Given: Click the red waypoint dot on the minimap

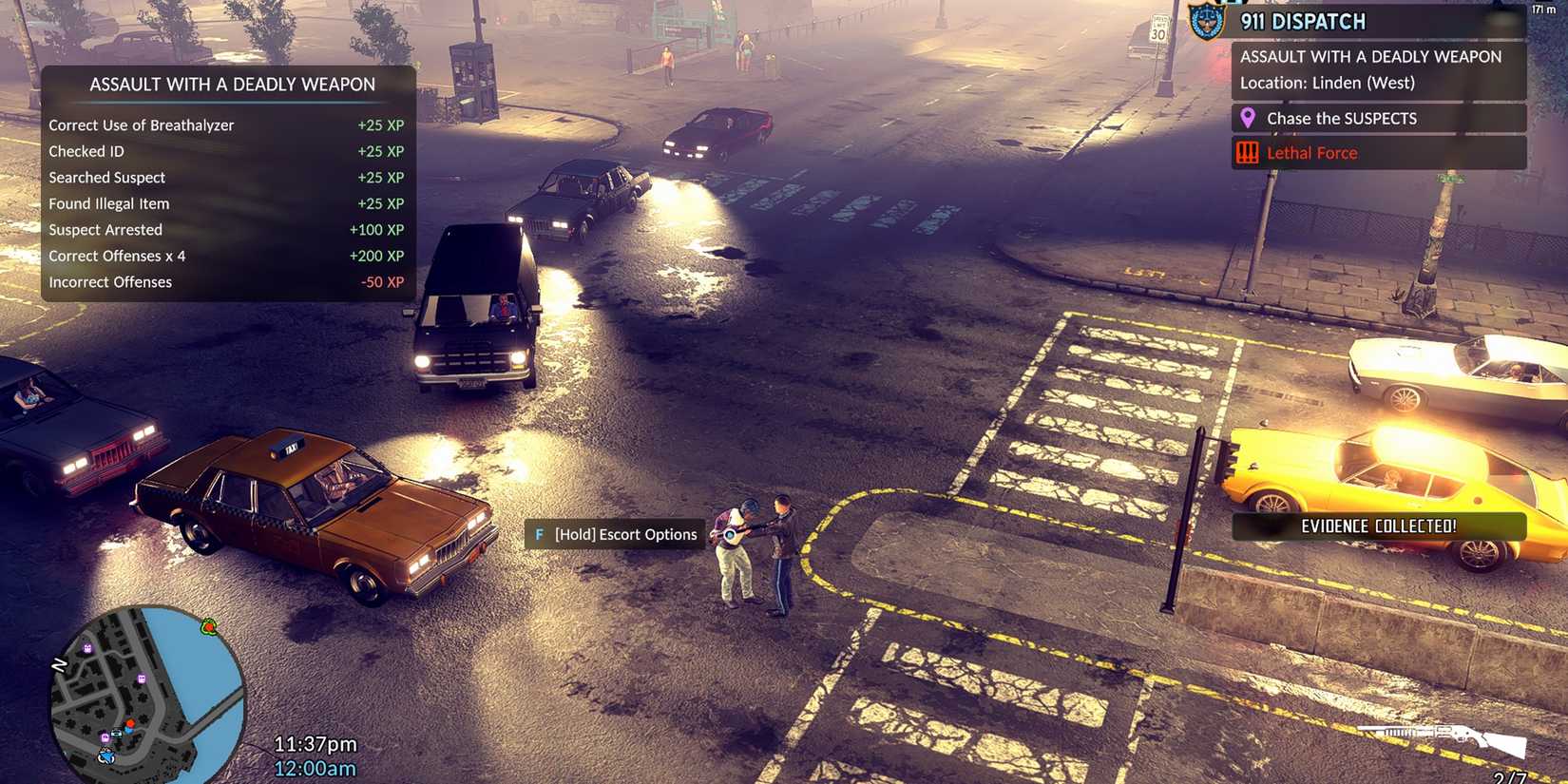Looking at the screenshot, I should (x=129, y=722).
